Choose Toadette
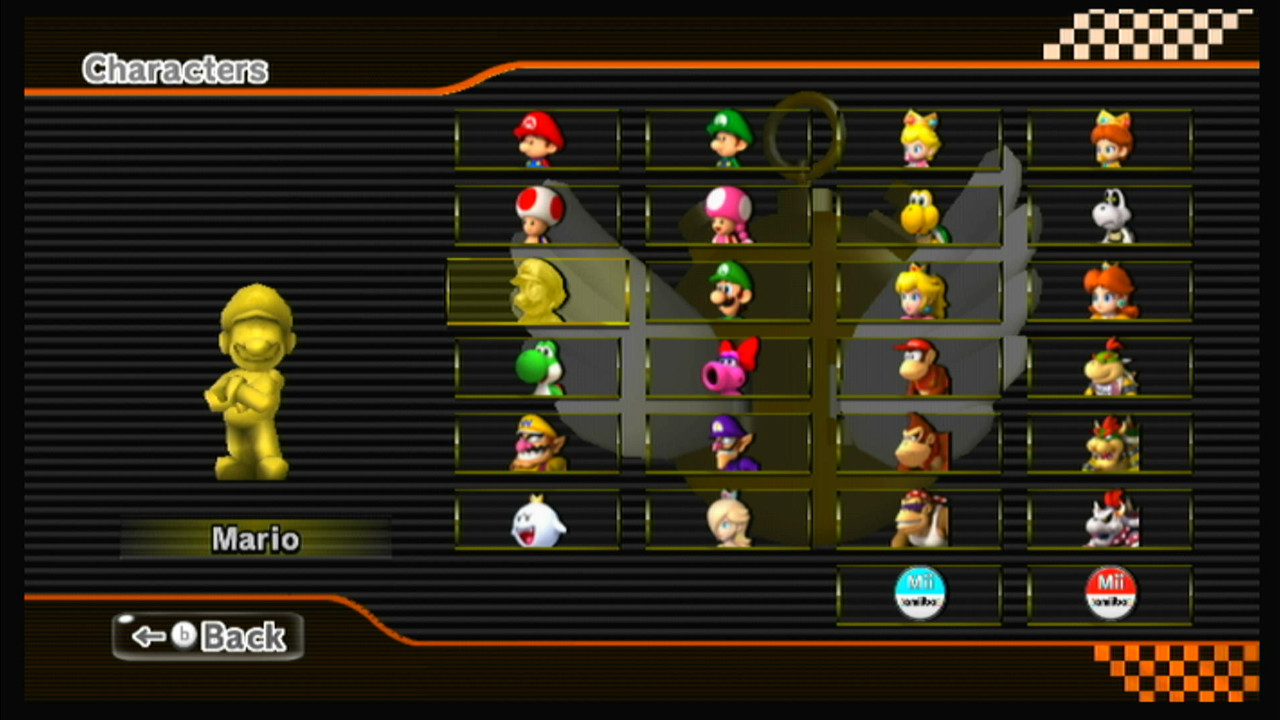1280x720 pixels. point(728,215)
